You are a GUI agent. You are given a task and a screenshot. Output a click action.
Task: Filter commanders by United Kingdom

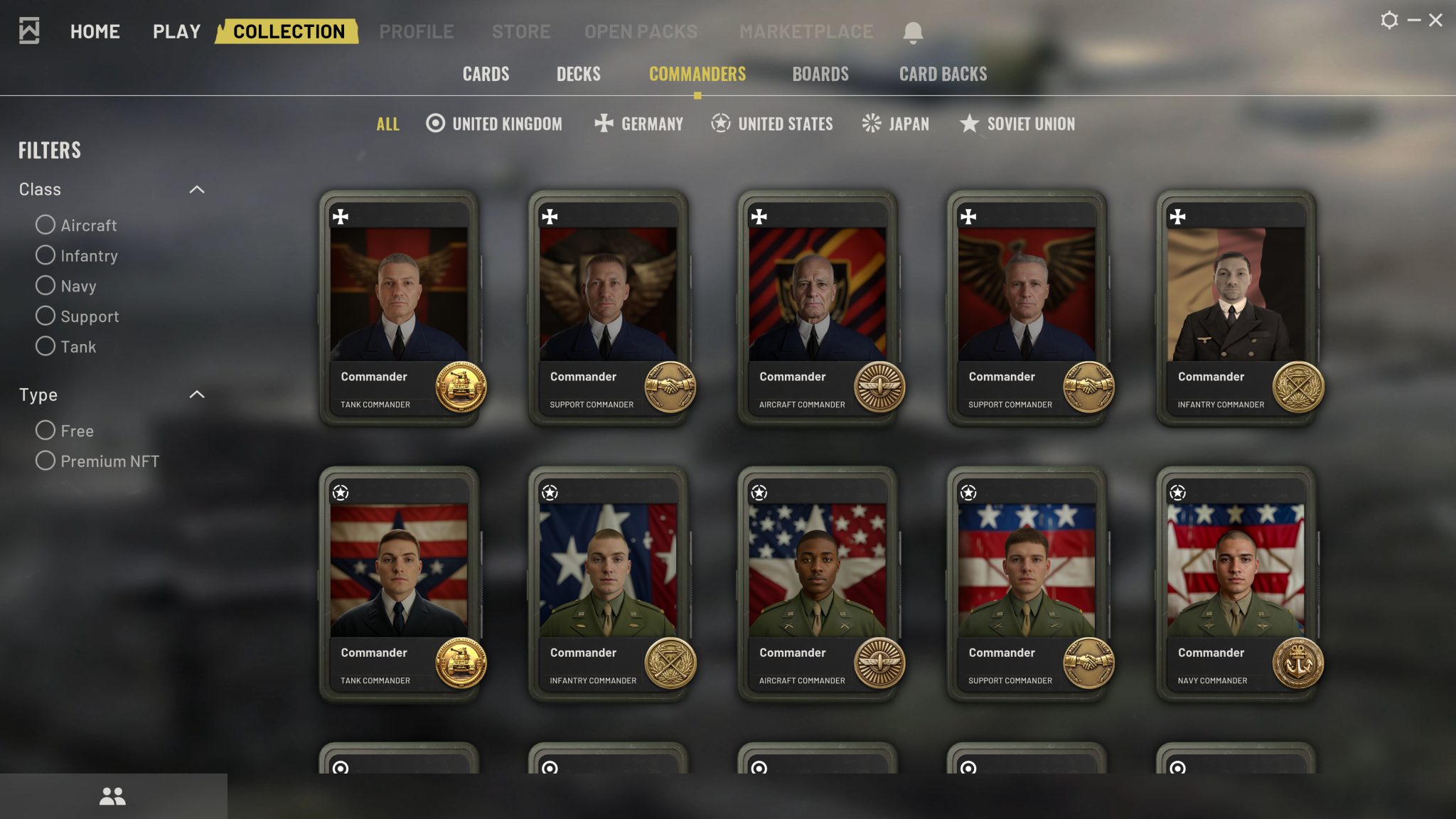(494, 124)
